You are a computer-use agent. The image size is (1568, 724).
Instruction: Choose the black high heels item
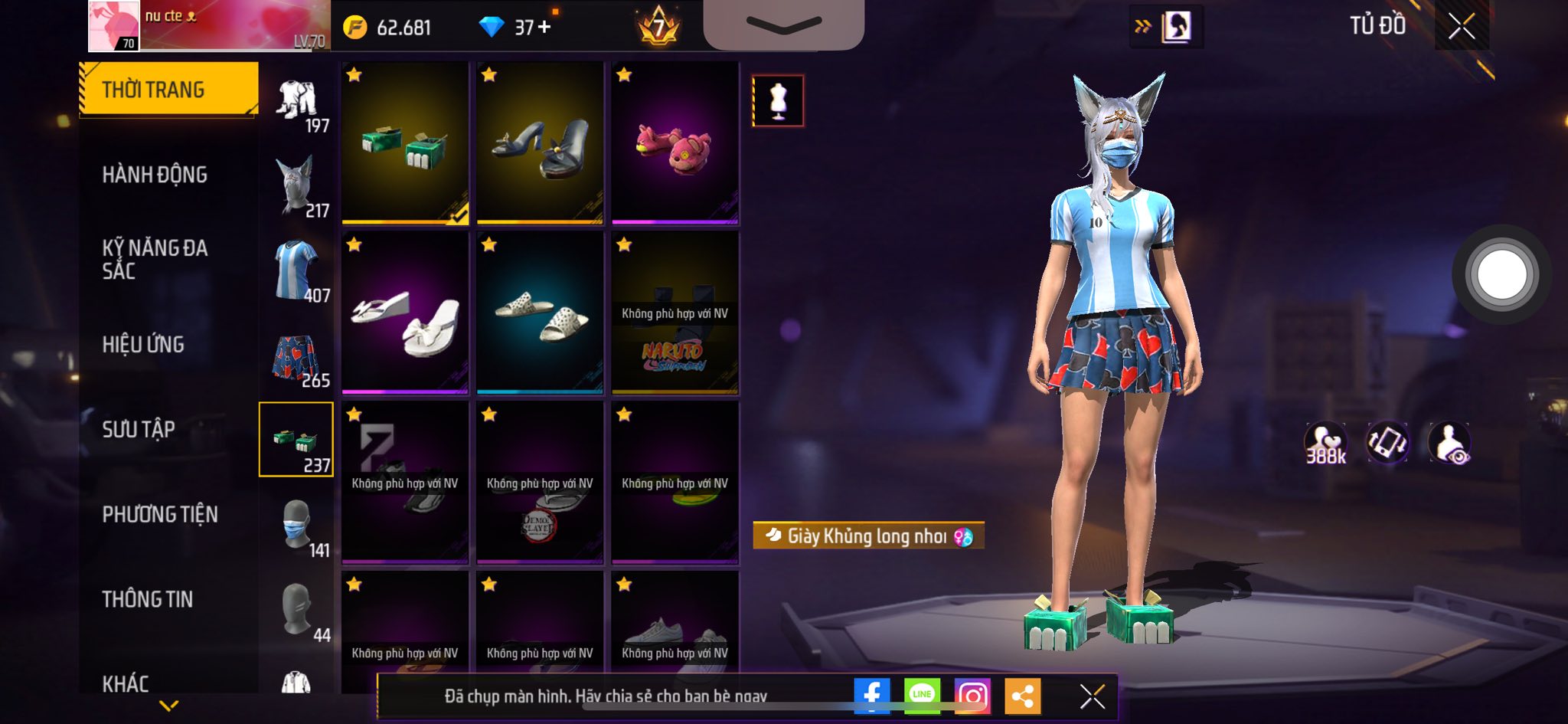tap(540, 143)
